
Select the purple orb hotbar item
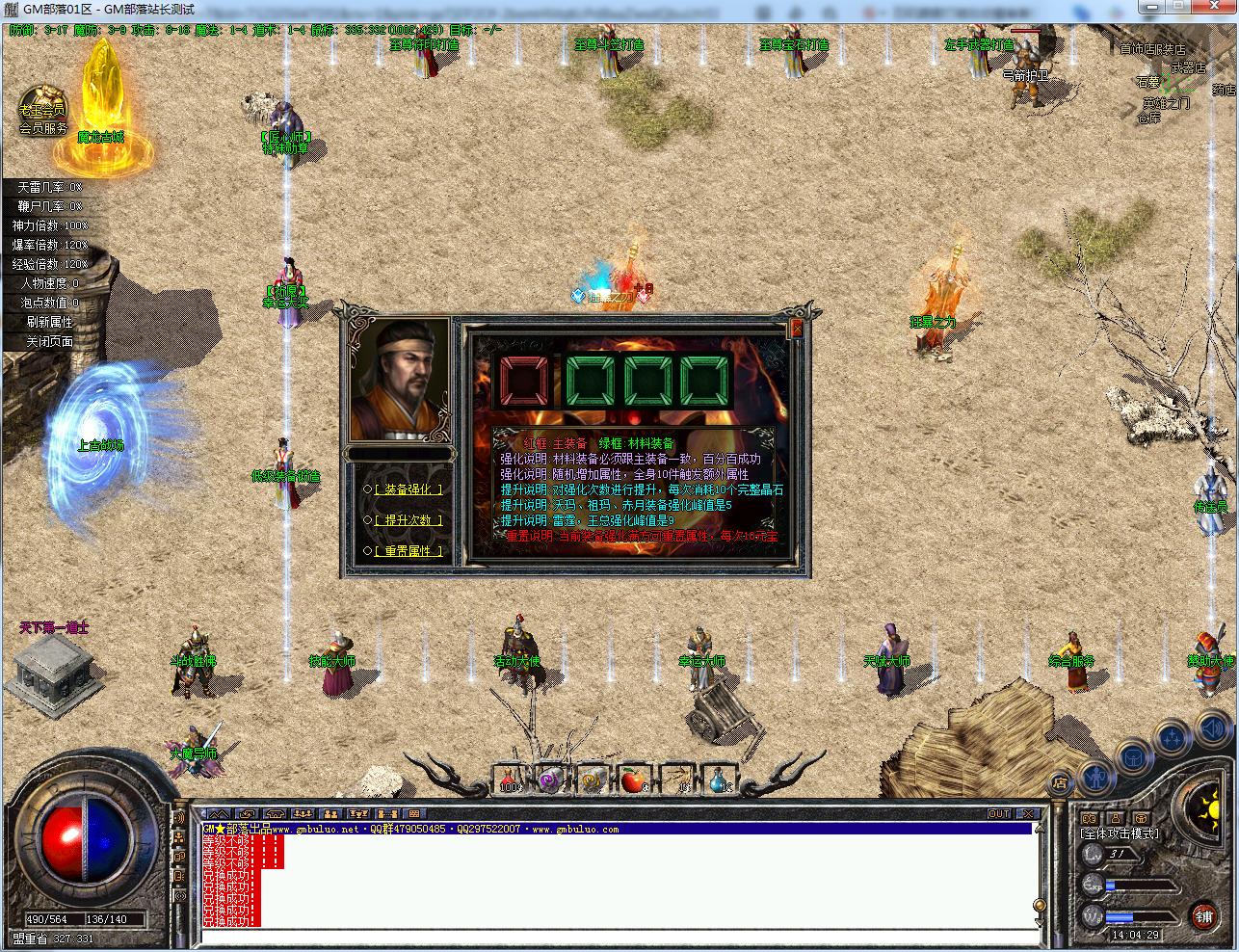551,780
